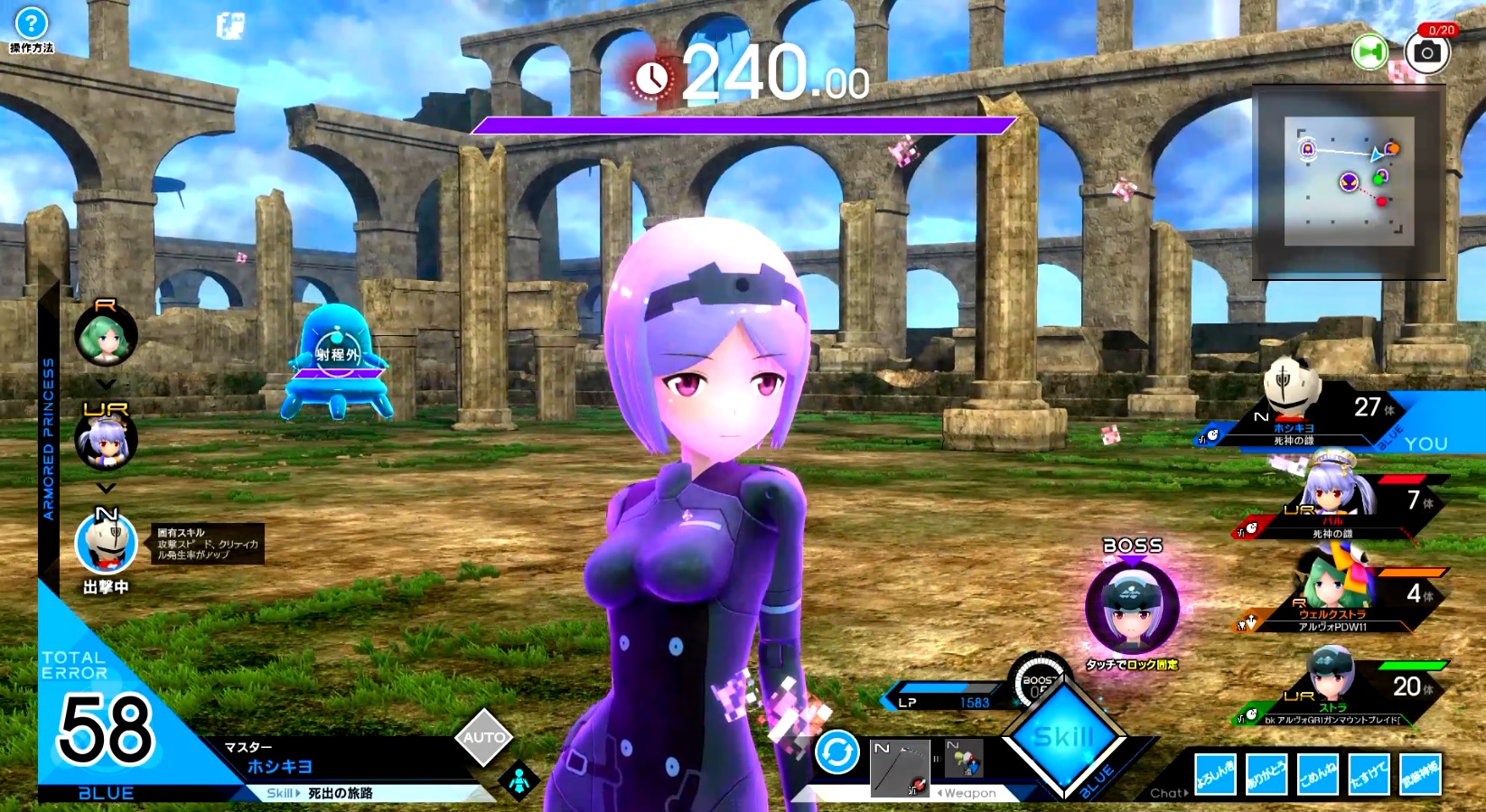
Task: Select the green-haired R princess portrait
Action: tap(106, 335)
